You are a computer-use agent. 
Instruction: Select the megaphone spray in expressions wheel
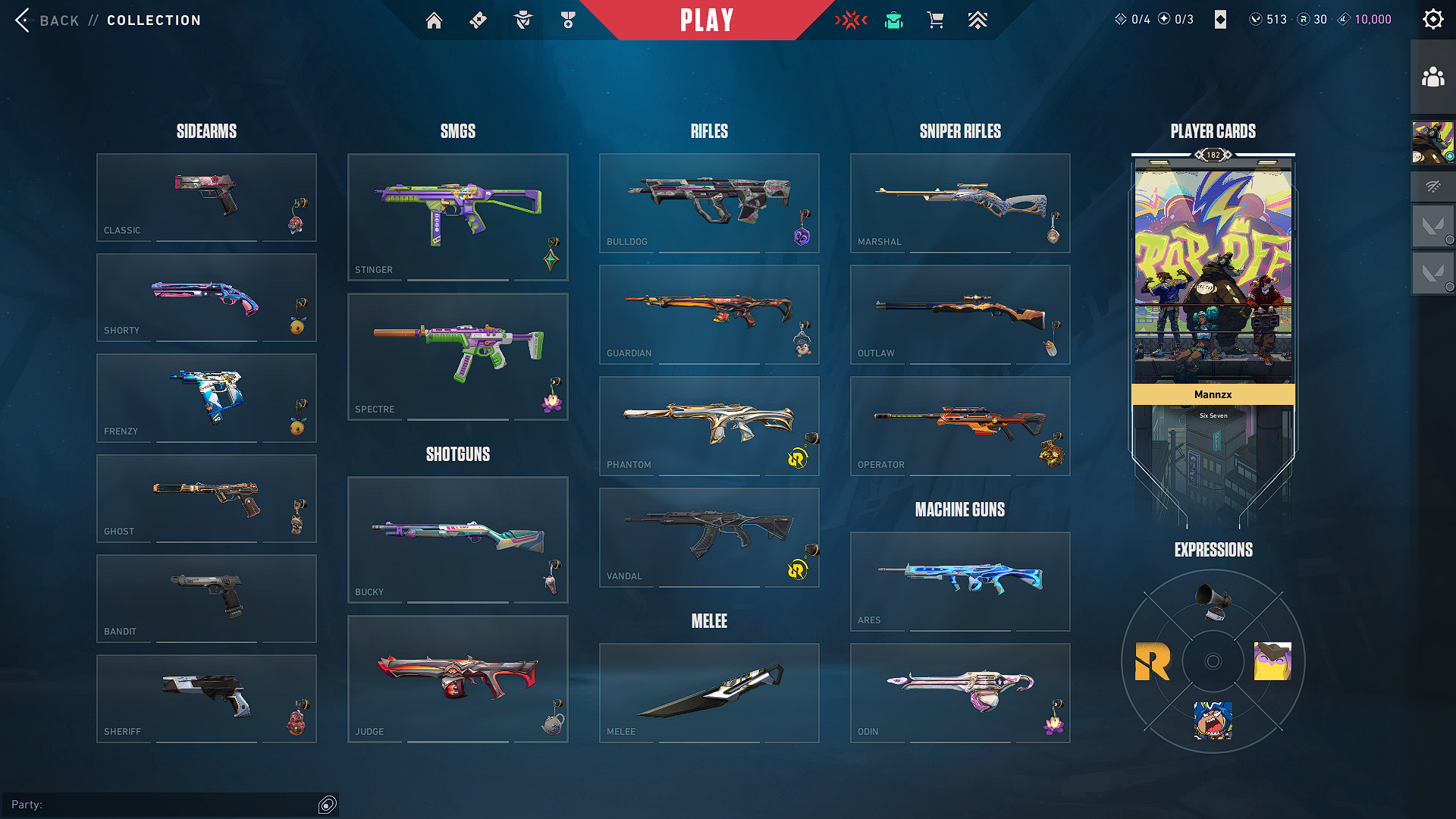[x=1213, y=600]
